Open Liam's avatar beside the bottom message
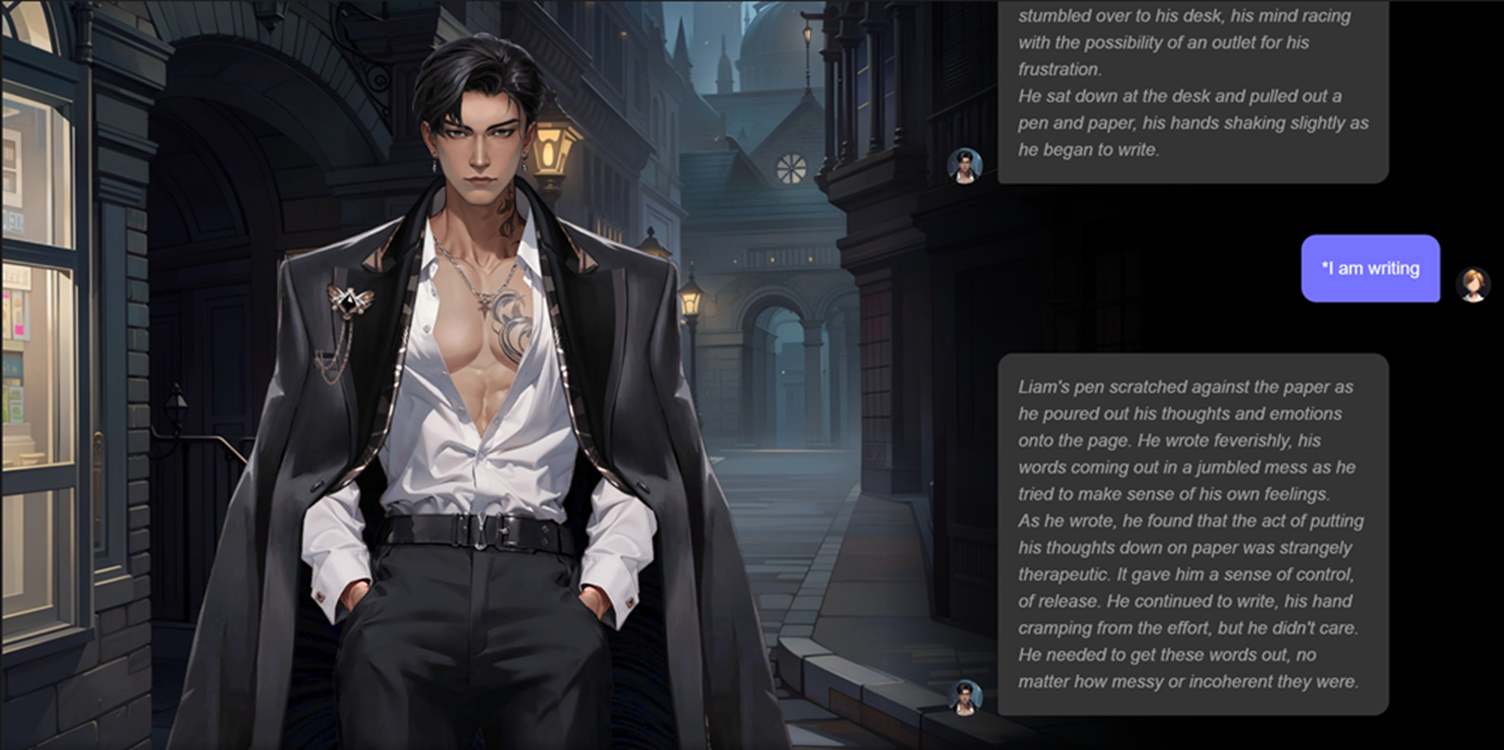 tap(965, 697)
